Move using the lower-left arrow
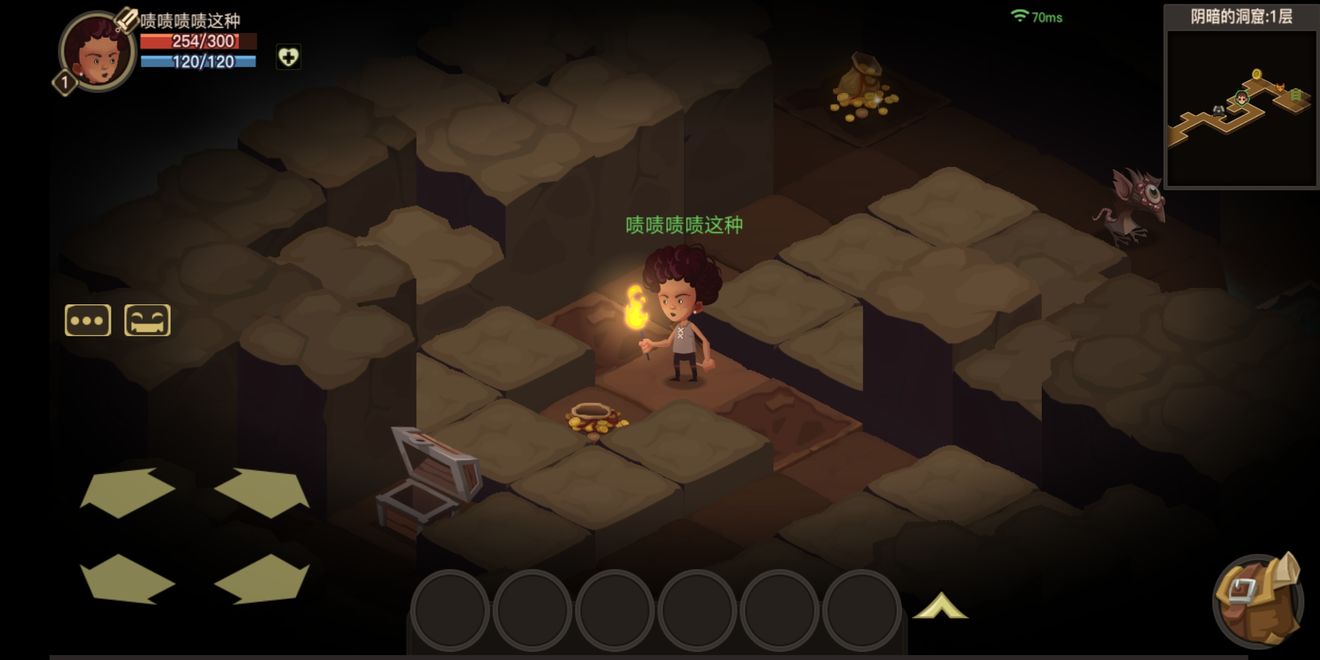This screenshot has width=1320, height=660. click(127, 578)
